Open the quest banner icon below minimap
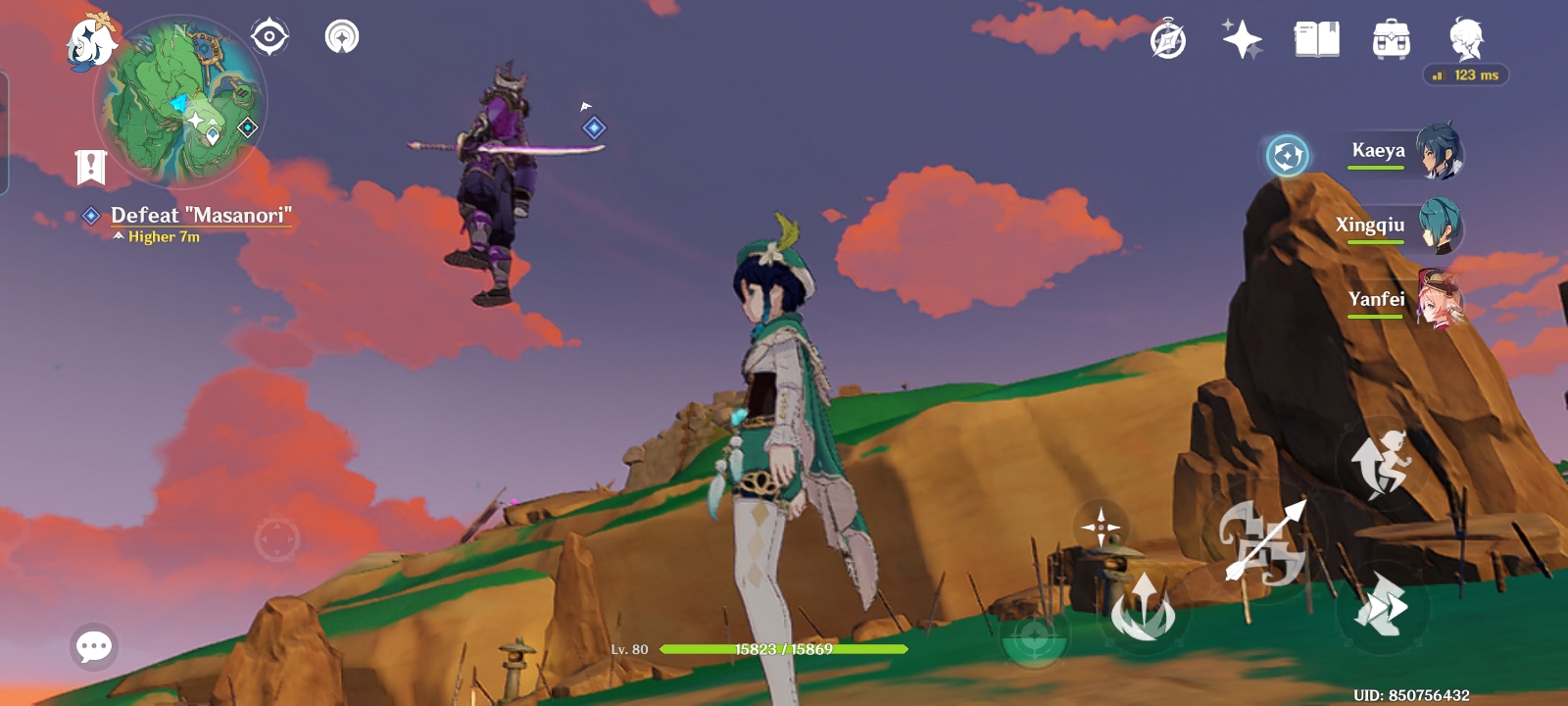Screen dimensions: 1568x706 [x=90, y=165]
